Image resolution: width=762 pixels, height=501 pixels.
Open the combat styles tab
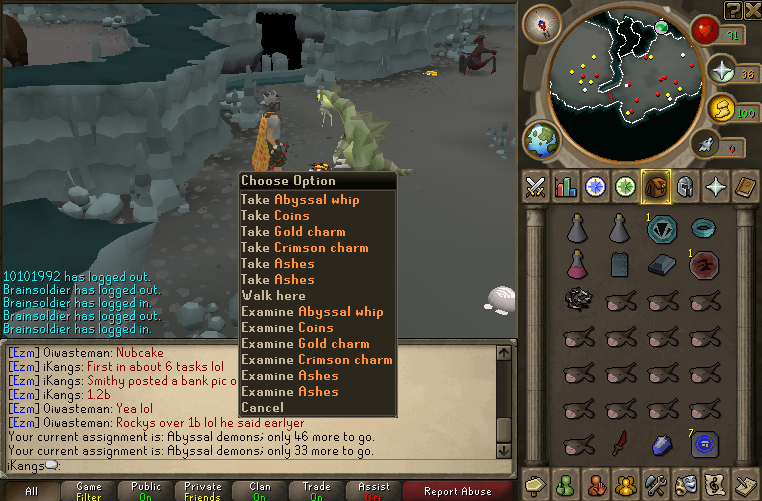click(x=535, y=186)
